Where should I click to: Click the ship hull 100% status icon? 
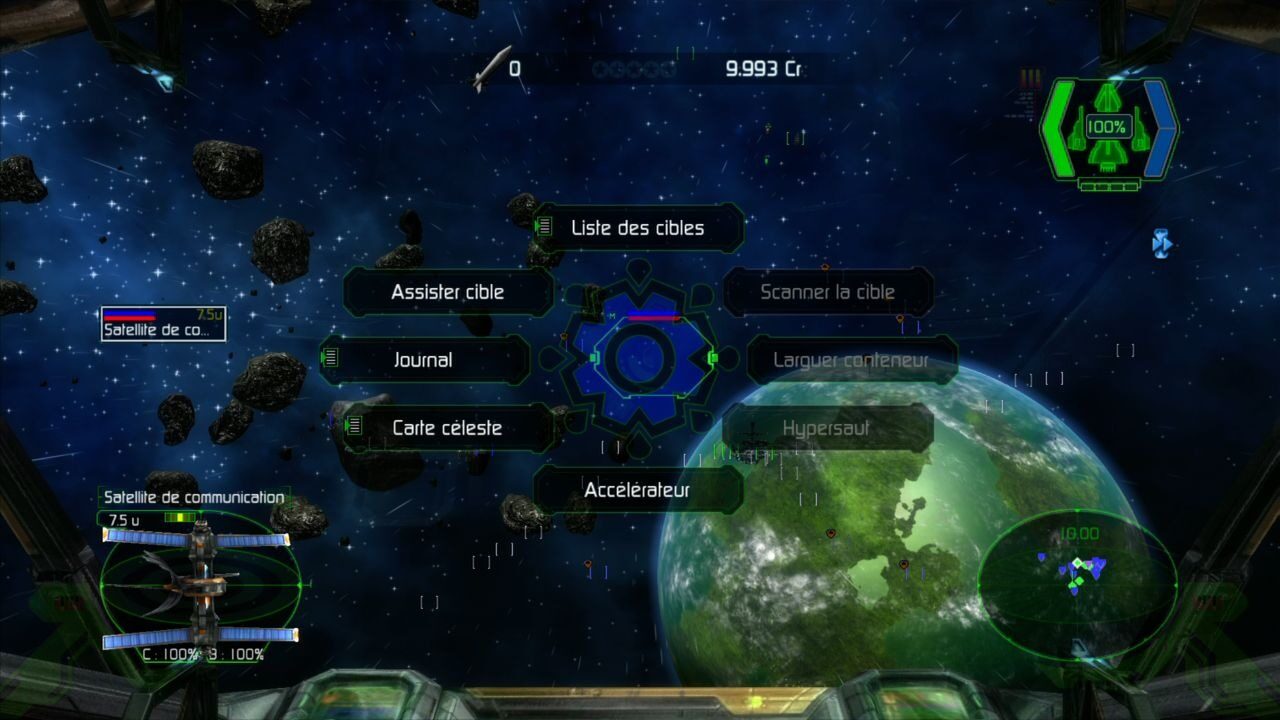tap(1110, 126)
